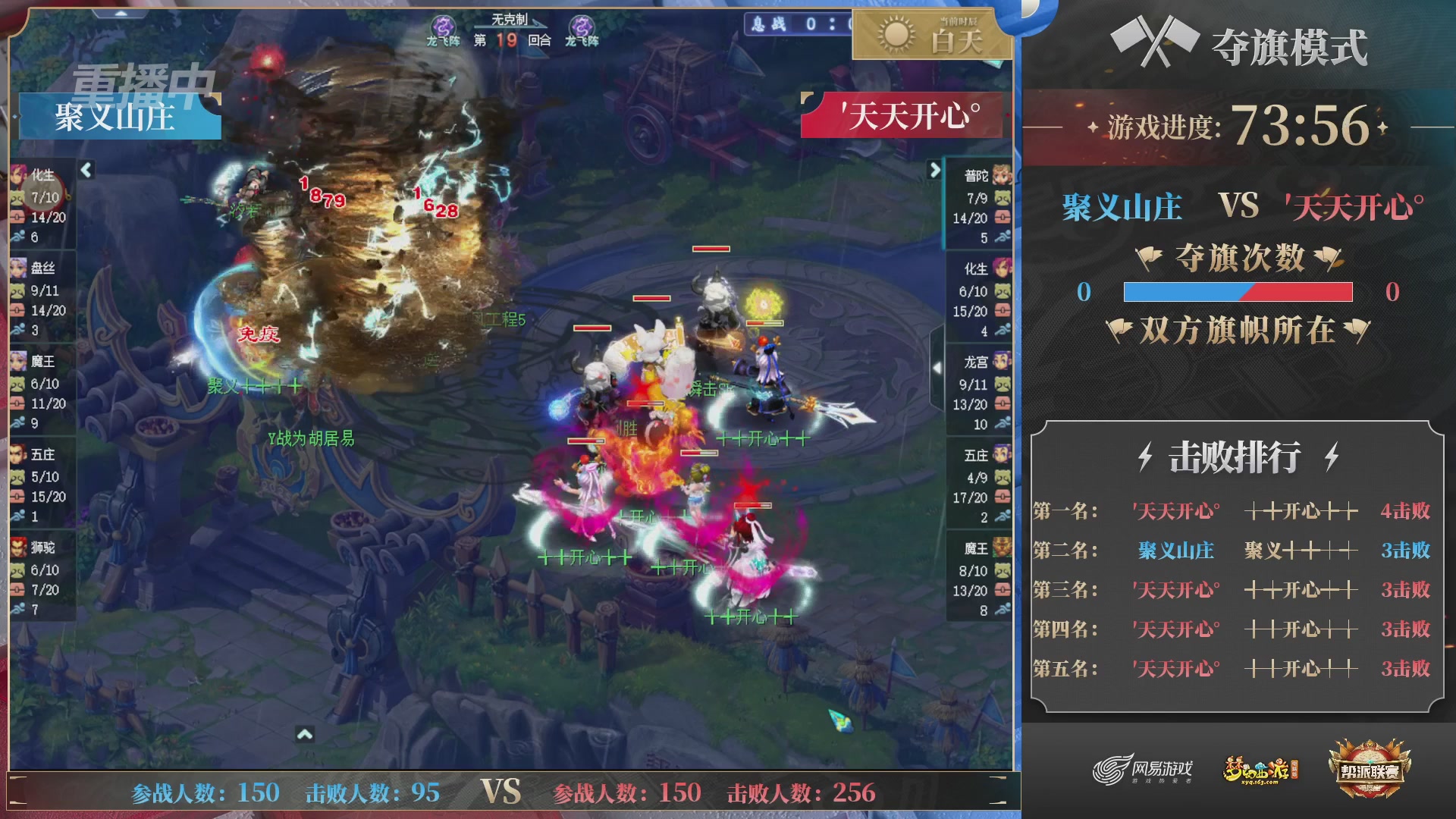Toggle the speed icon beside 龙宫's value 10

pyautogui.click(x=1003, y=425)
